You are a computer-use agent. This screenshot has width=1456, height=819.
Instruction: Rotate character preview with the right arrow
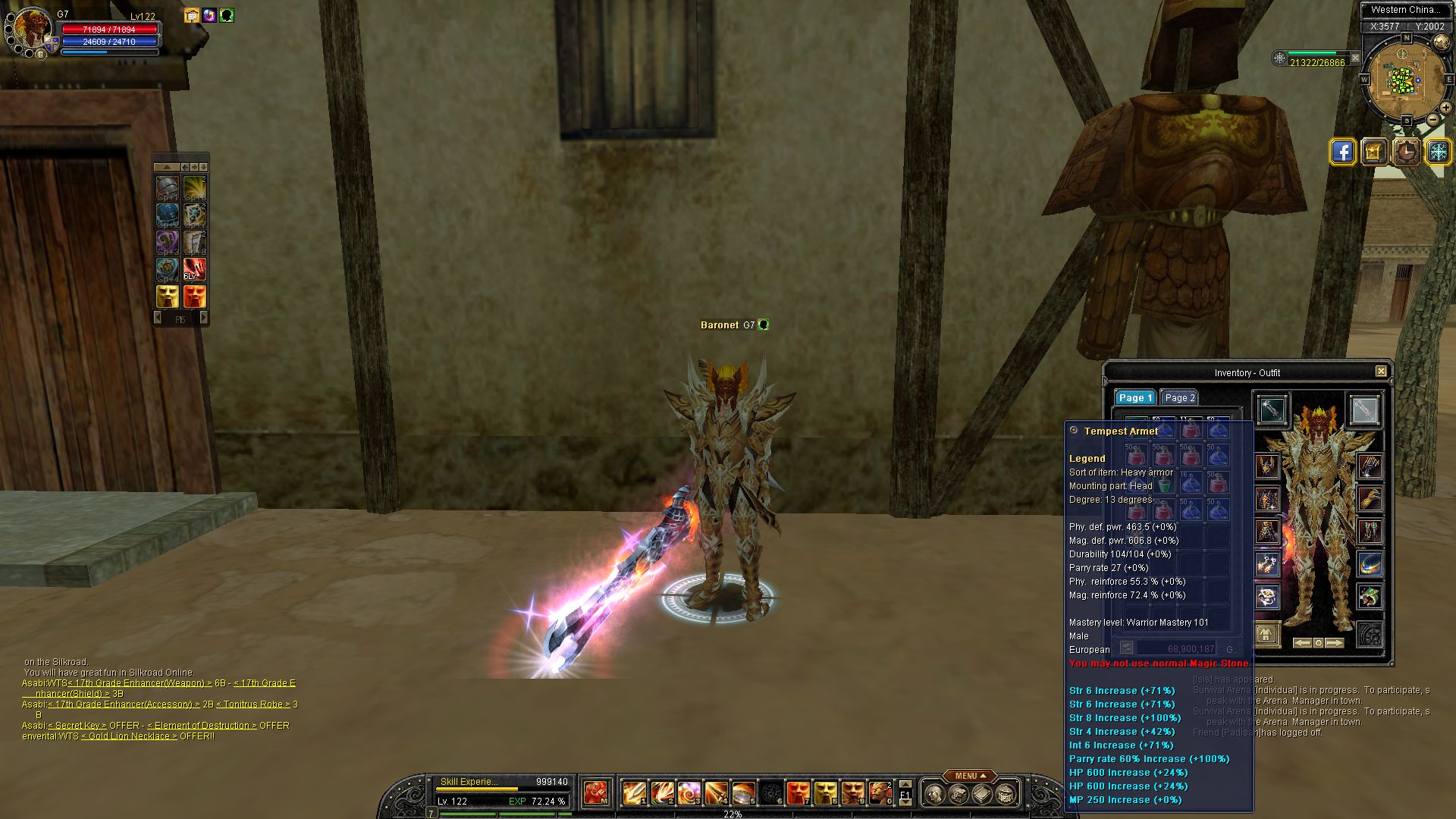(1335, 643)
